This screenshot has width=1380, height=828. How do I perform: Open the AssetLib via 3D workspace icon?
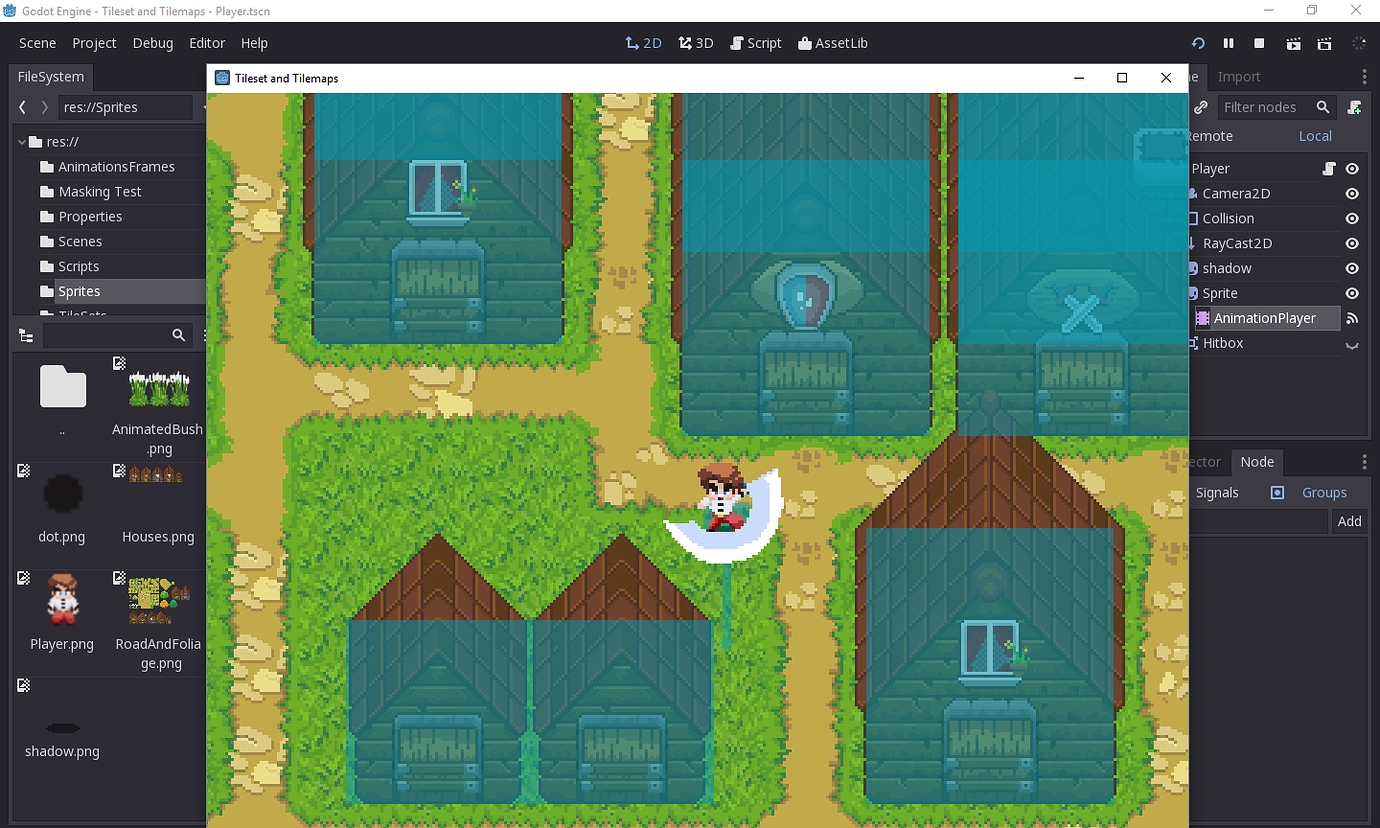pyautogui.click(x=695, y=43)
